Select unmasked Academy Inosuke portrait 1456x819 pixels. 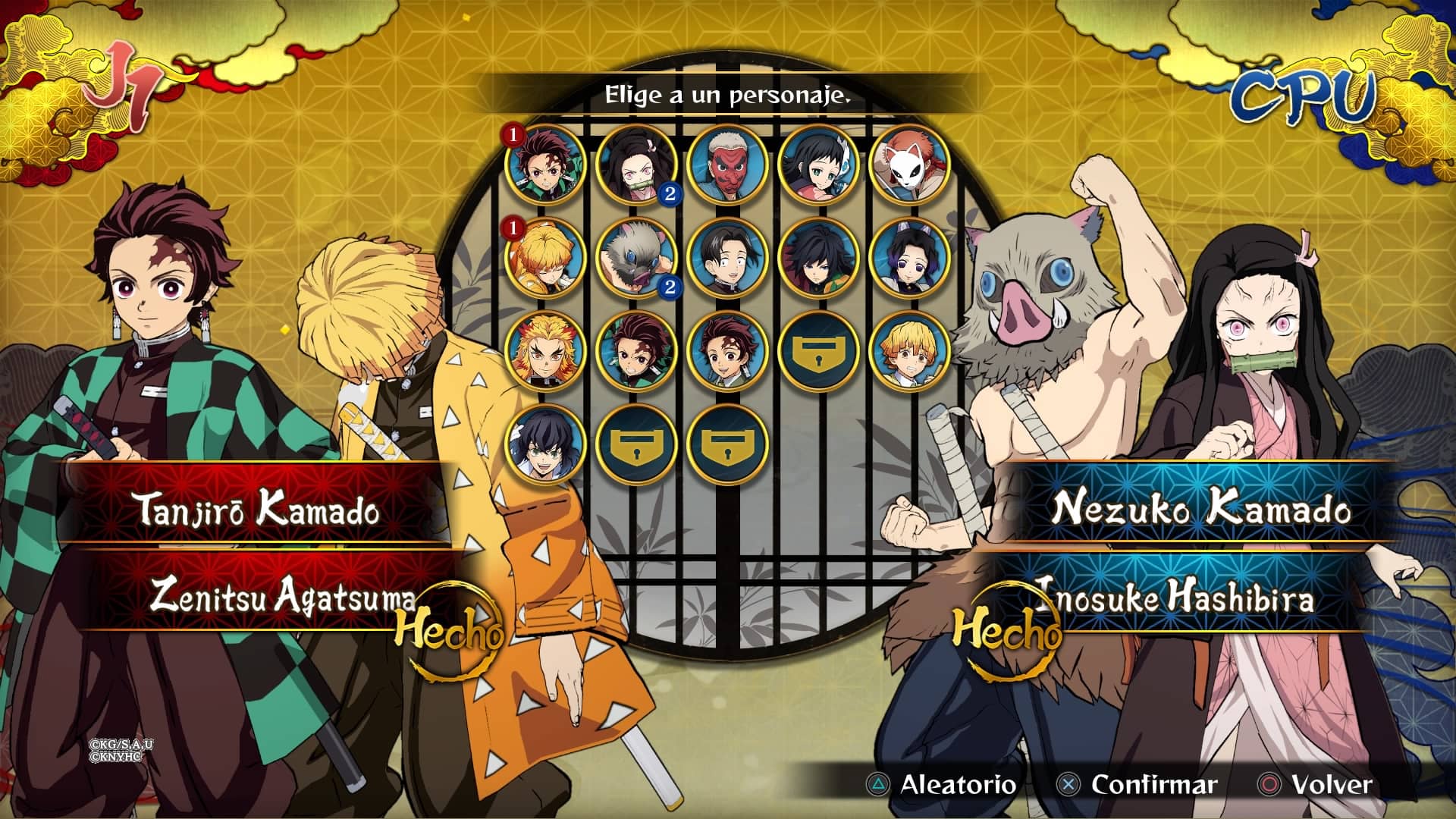[544, 444]
